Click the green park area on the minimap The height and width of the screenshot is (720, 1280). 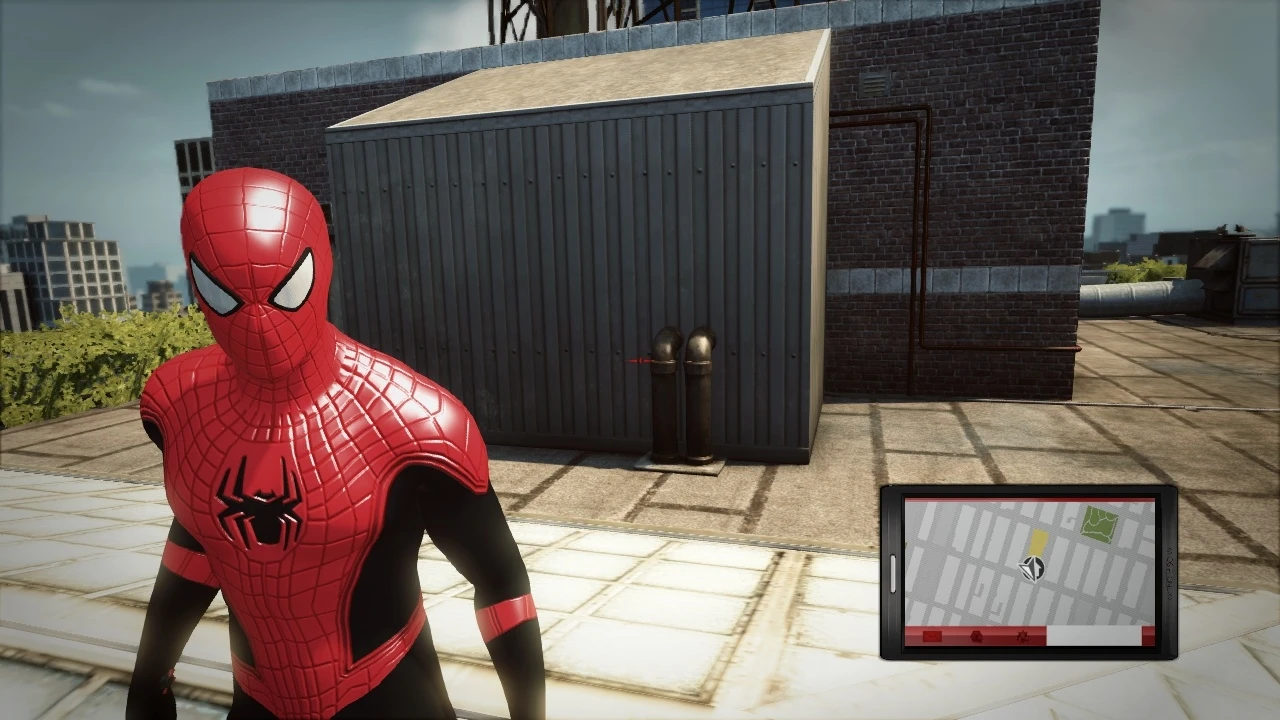point(1098,523)
